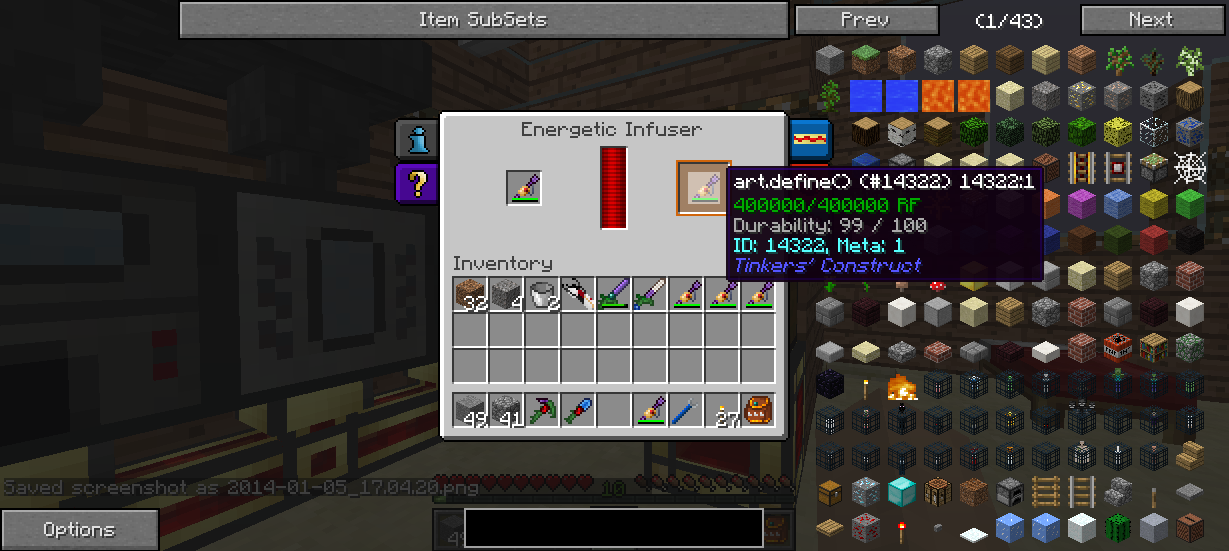Select the knapsack in the last hotbar slot

[x=759, y=410]
